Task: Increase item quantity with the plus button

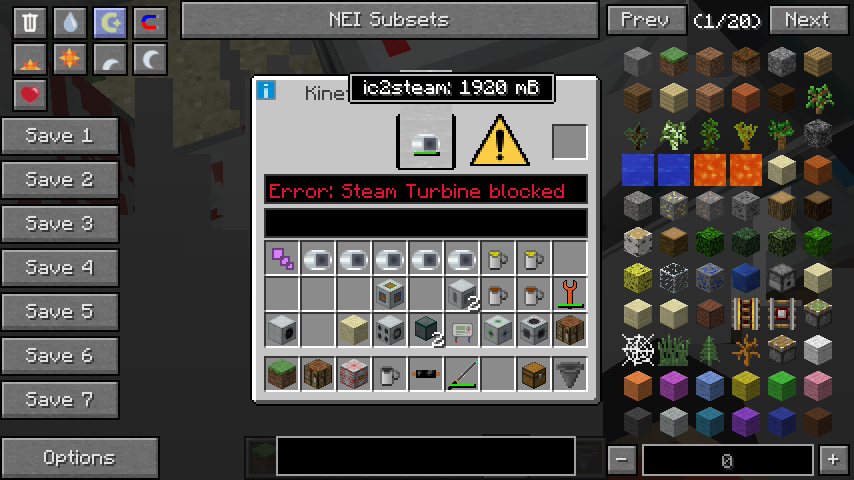Action: [x=832, y=460]
